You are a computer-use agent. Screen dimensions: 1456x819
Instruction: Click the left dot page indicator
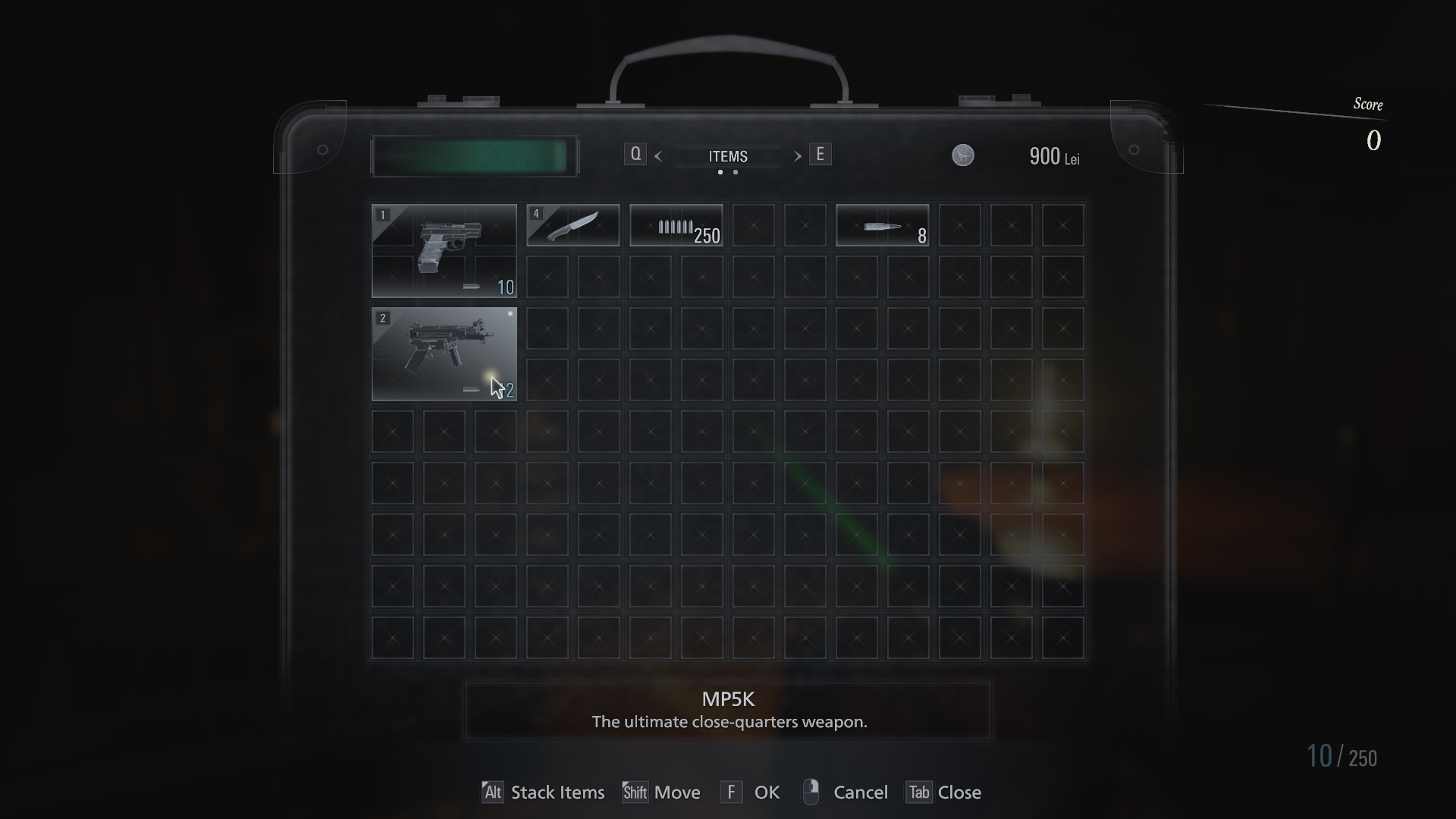click(720, 173)
